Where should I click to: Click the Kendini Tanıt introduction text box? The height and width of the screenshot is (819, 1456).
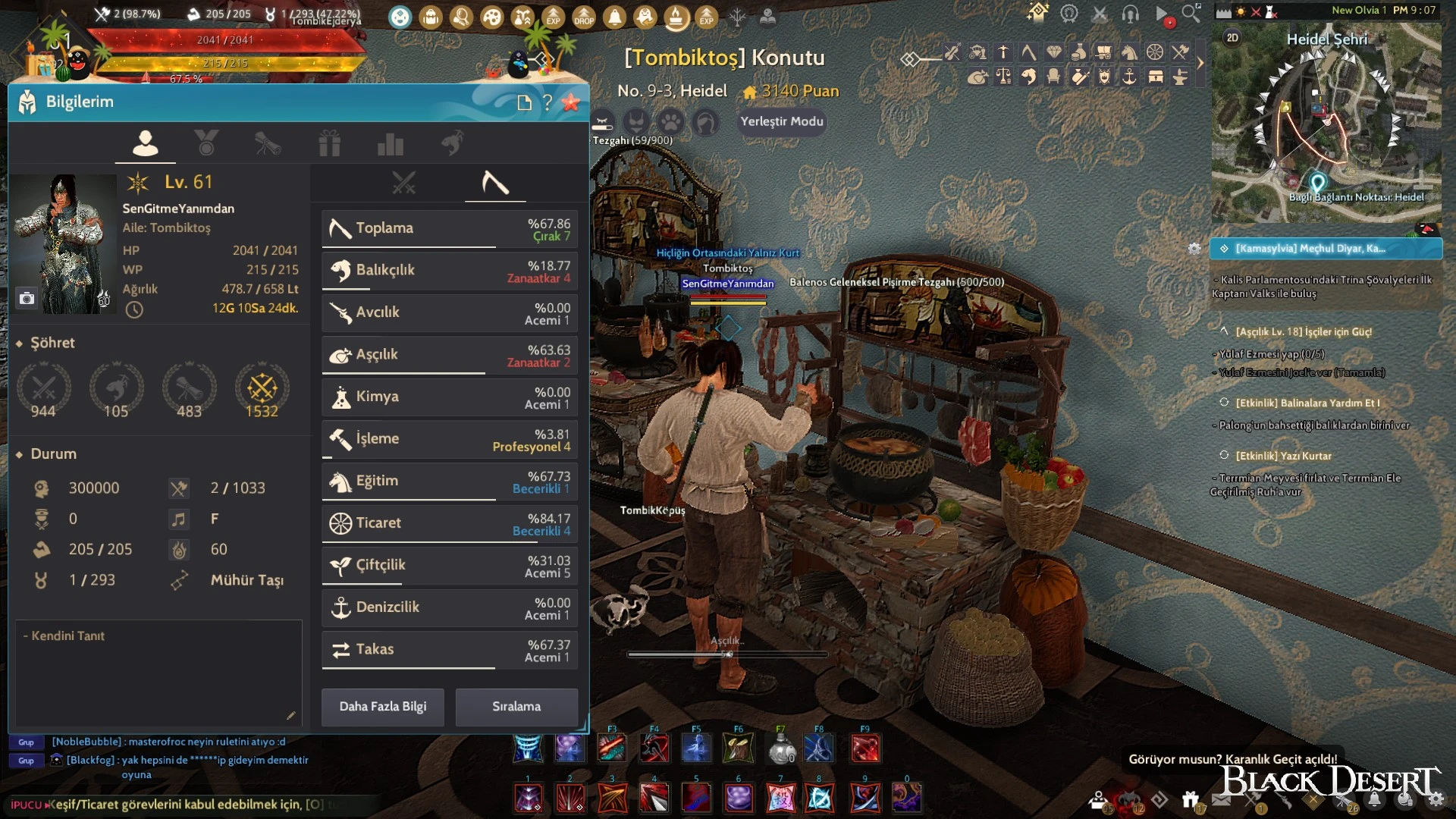click(x=158, y=673)
